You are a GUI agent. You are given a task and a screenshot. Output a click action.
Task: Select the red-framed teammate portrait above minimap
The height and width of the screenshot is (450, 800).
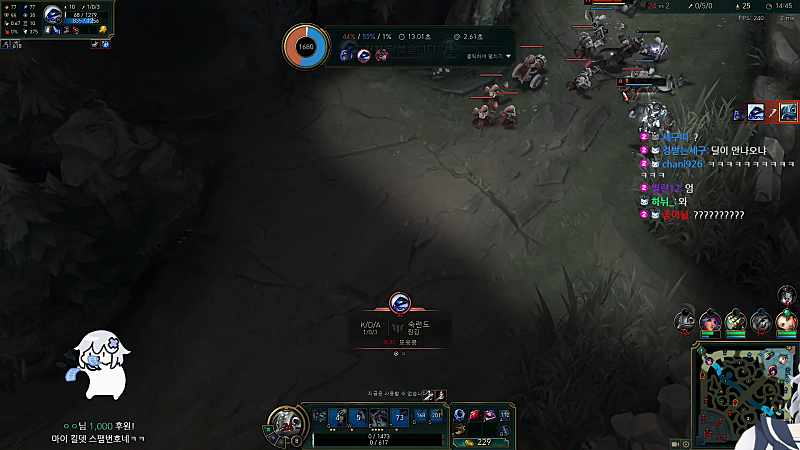tap(710, 322)
